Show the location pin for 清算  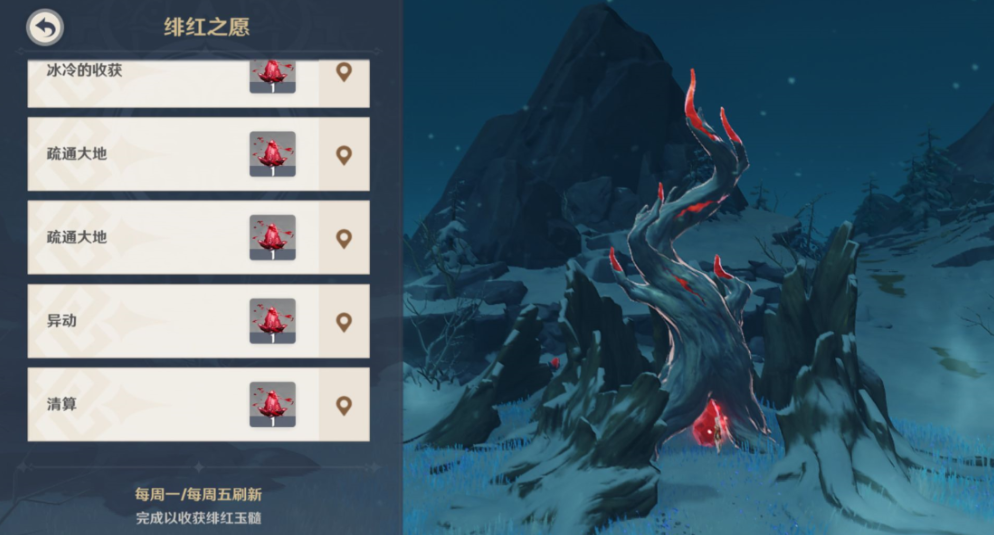(344, 405)
